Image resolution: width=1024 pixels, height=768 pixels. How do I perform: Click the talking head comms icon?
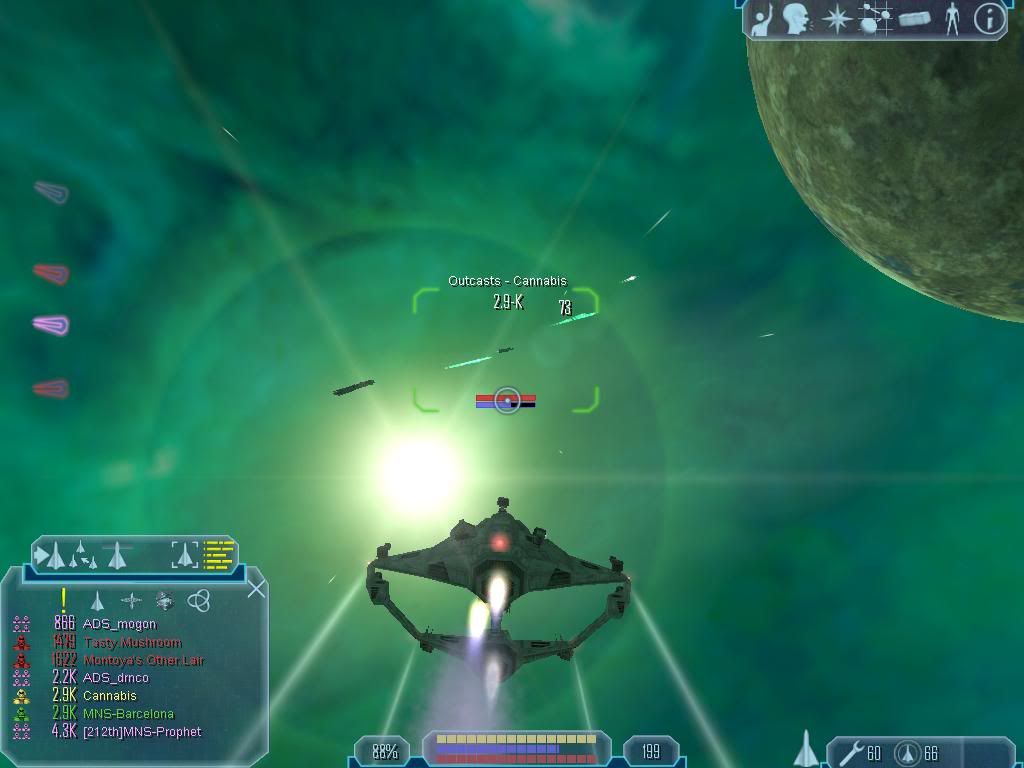tap(796, 18)
